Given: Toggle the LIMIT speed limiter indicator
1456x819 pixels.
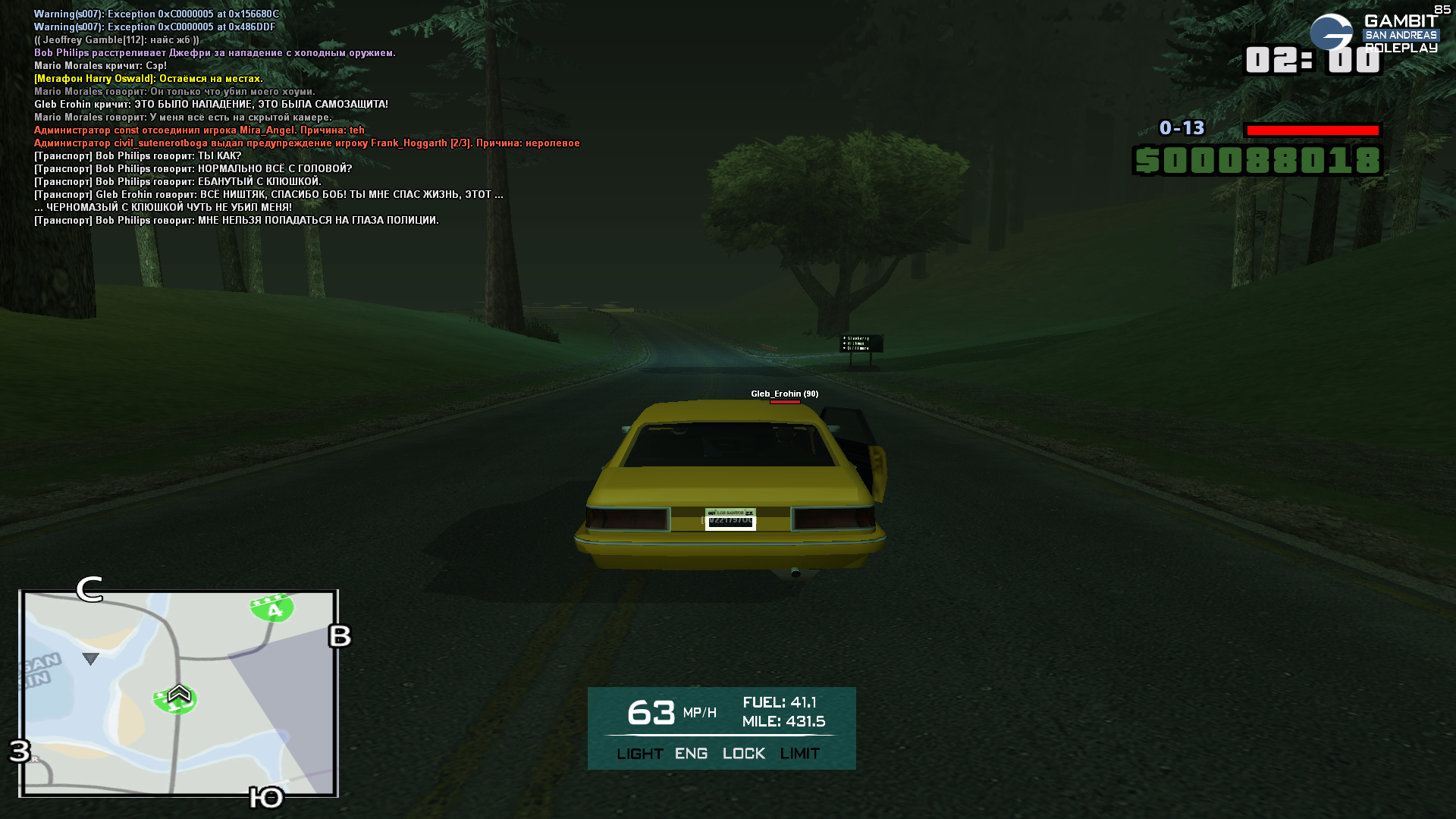Looking at the screenshot, I should click(799, 754).
